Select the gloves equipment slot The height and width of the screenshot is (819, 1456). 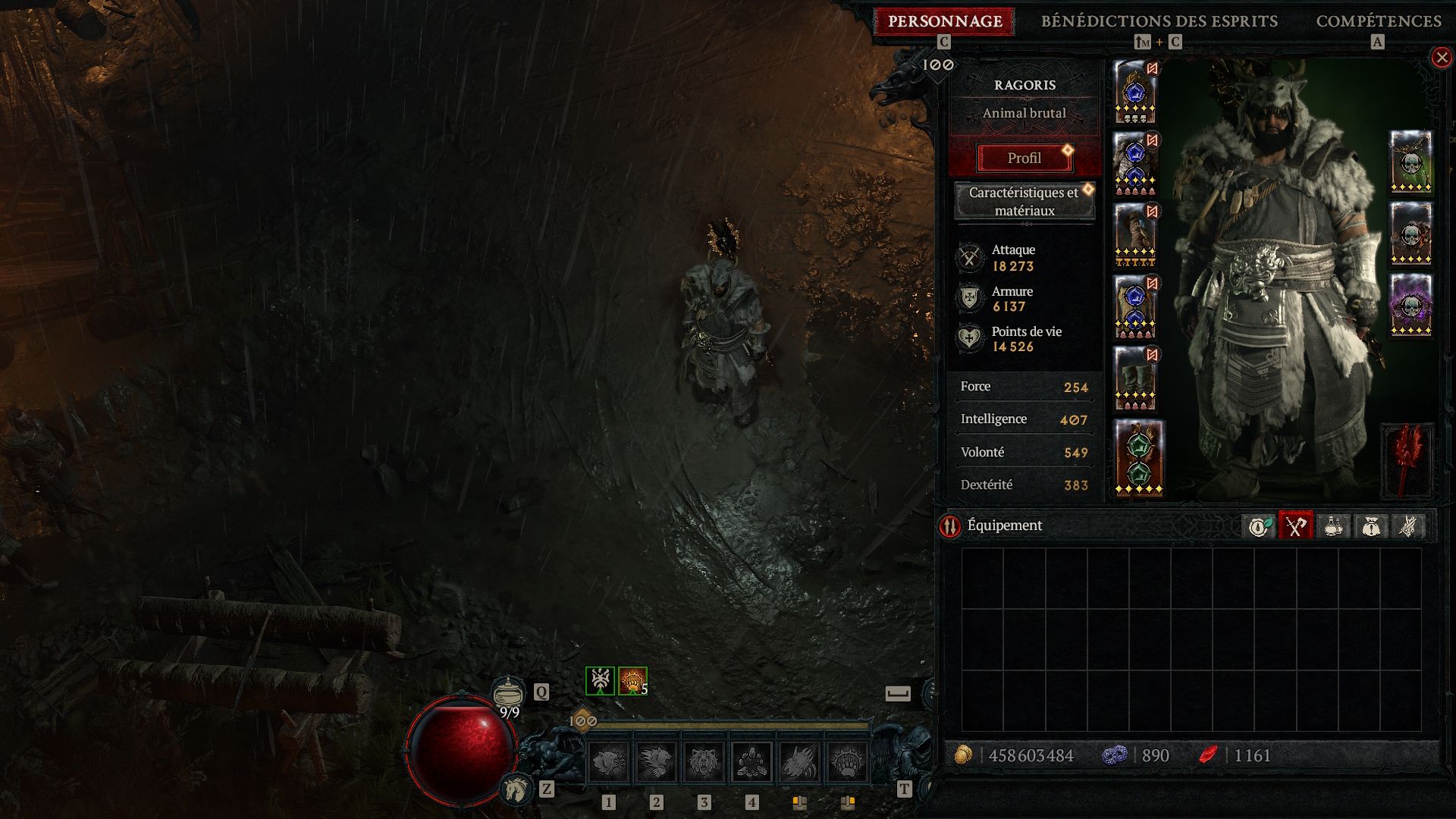tap(1135, 235)
